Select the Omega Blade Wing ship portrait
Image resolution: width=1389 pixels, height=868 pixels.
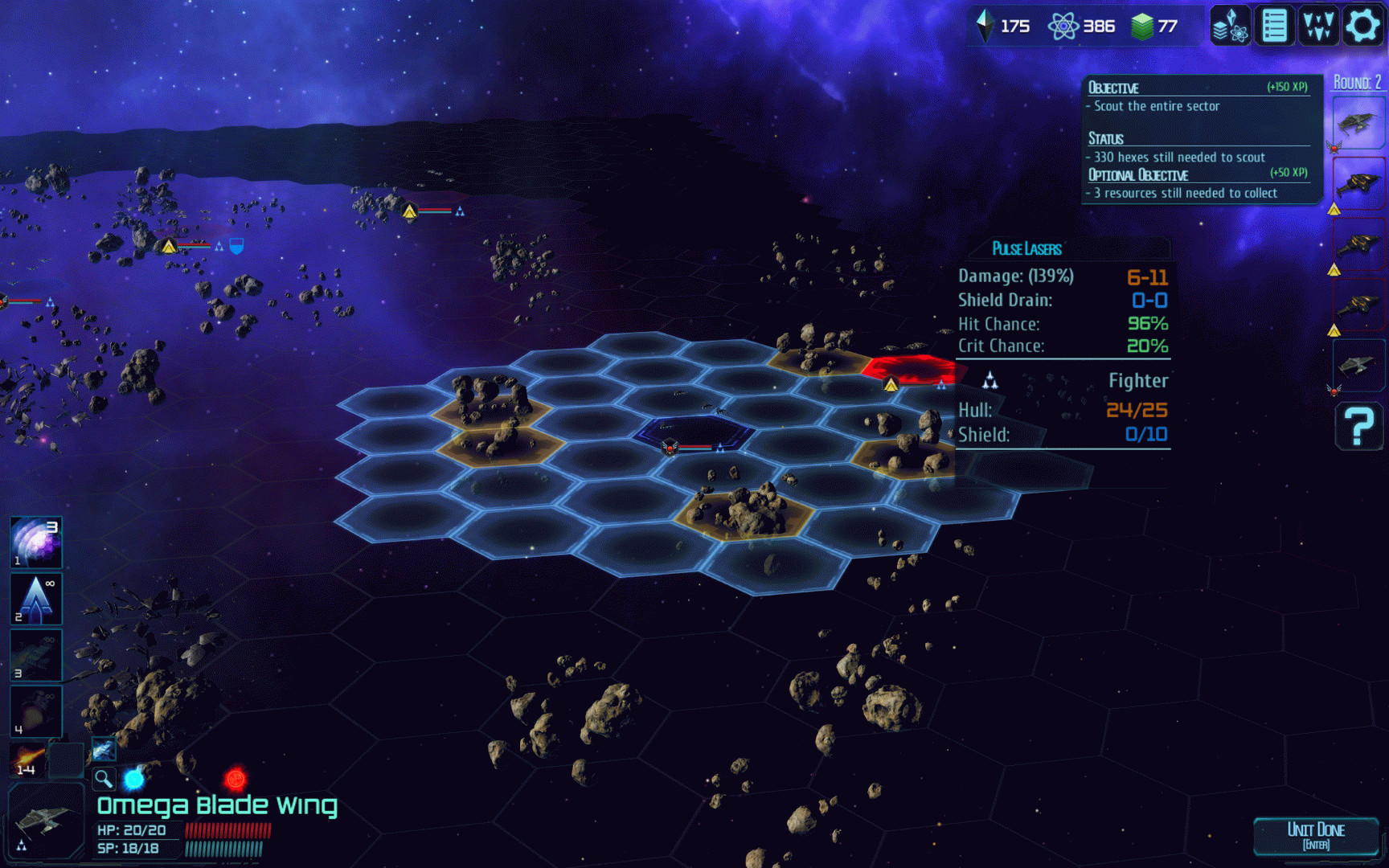tap(46, 821)
